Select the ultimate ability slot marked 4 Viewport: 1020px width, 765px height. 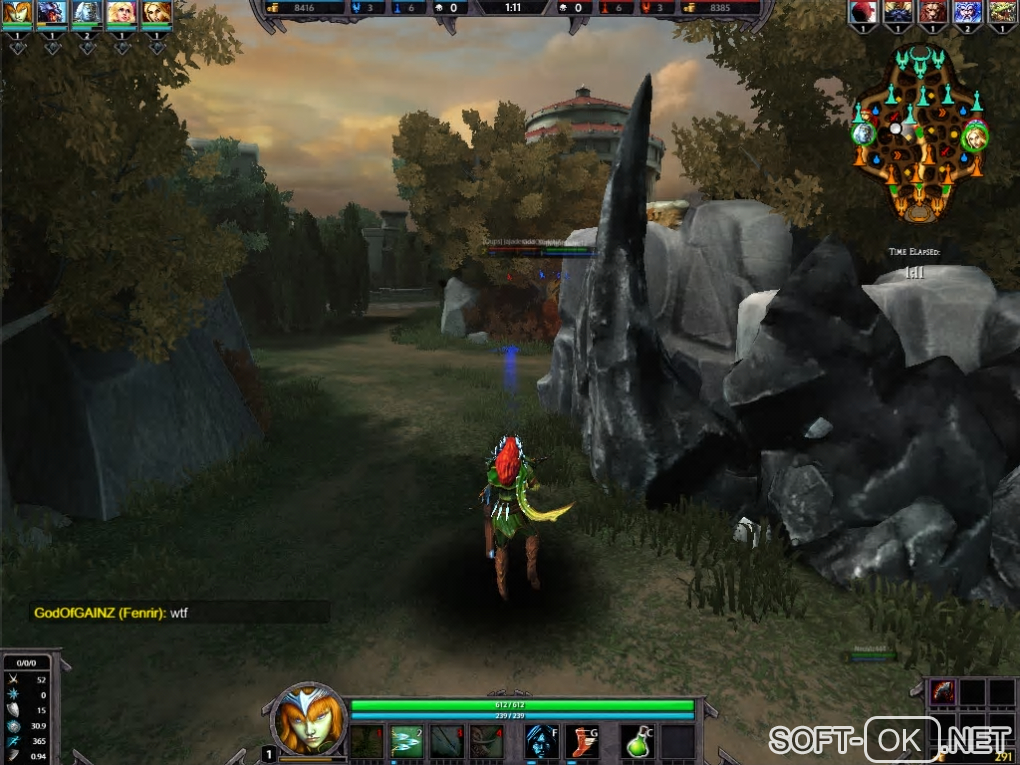[x=487, y=741]
